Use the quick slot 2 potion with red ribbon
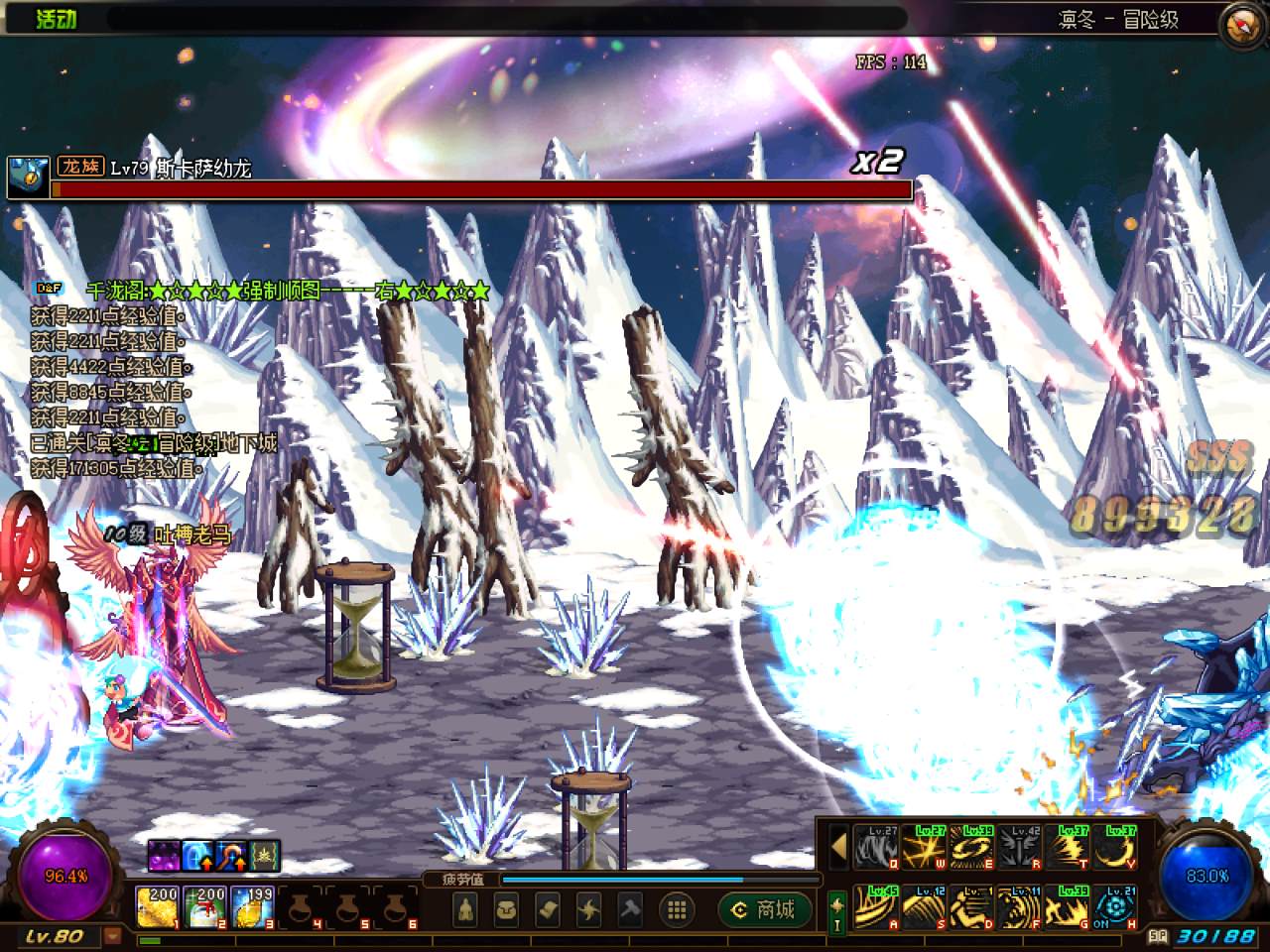1270x952 pixels. click(203, 906)
